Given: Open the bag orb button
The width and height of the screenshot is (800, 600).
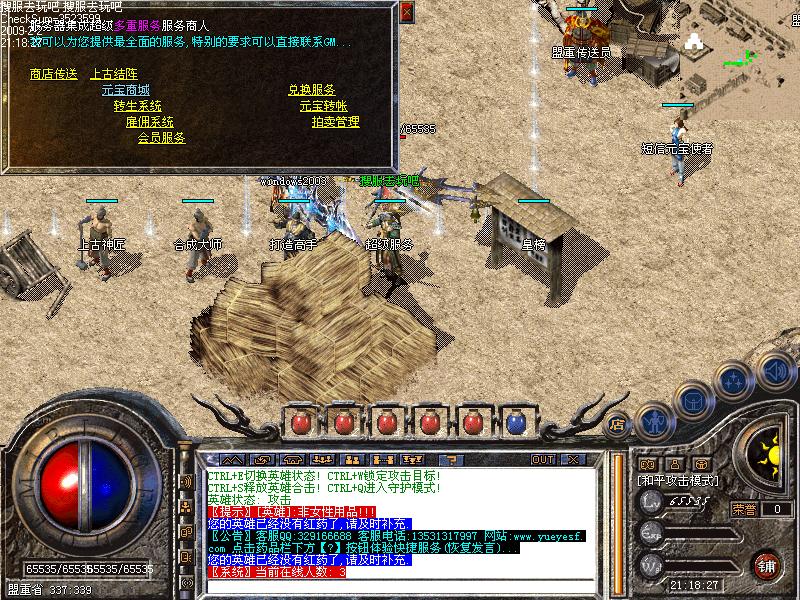Looking at the screenshot, I should pyautogui.click(x=694, y=400).
